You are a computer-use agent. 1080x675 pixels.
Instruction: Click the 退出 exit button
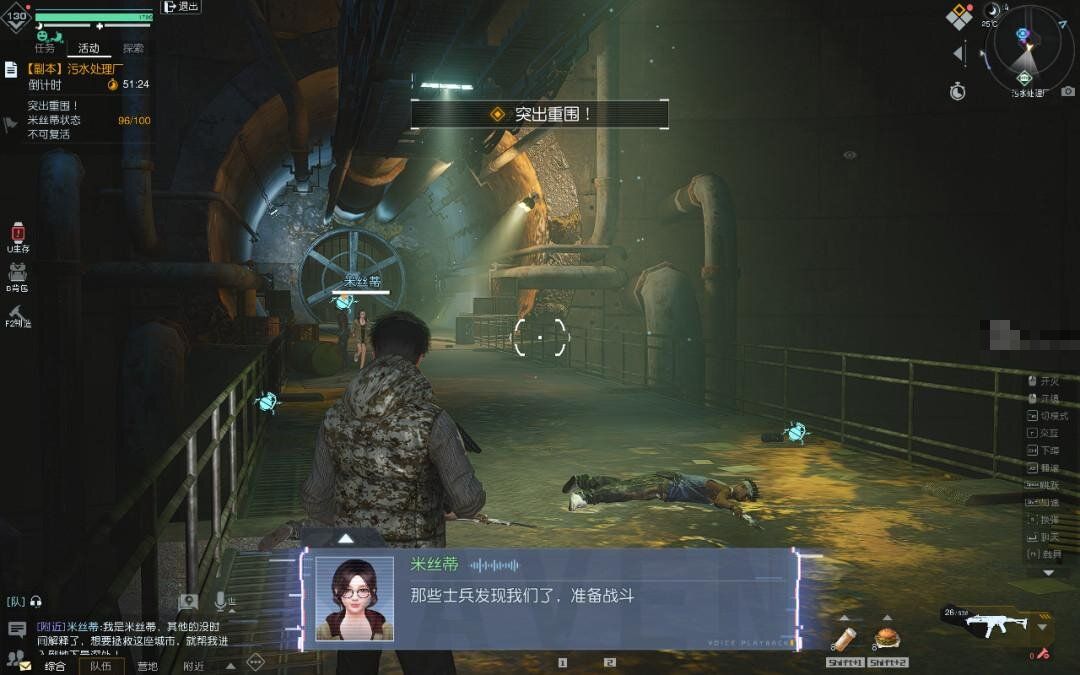(x=181, y=7)
